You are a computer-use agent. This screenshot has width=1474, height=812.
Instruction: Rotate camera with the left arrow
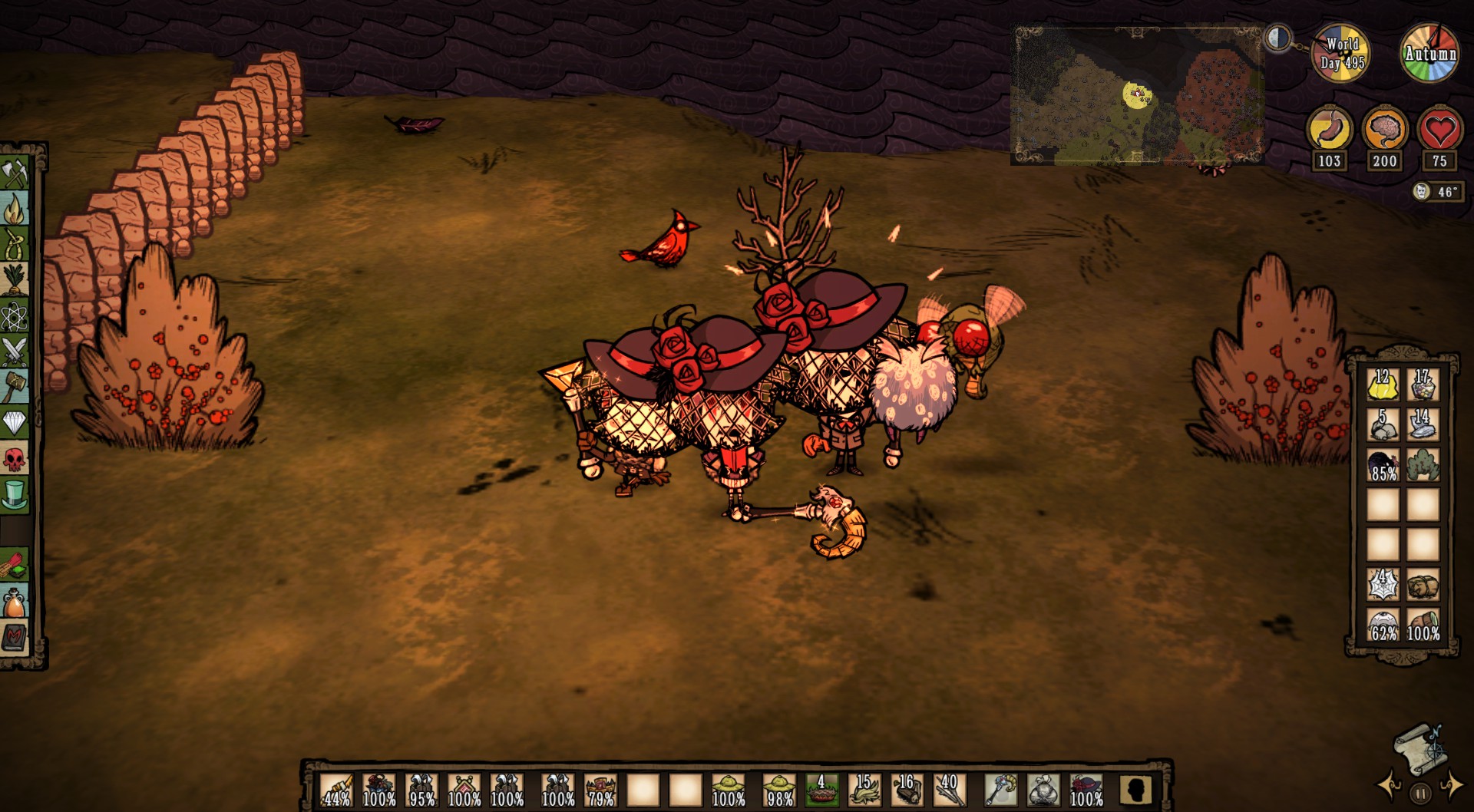(1390, 786)
